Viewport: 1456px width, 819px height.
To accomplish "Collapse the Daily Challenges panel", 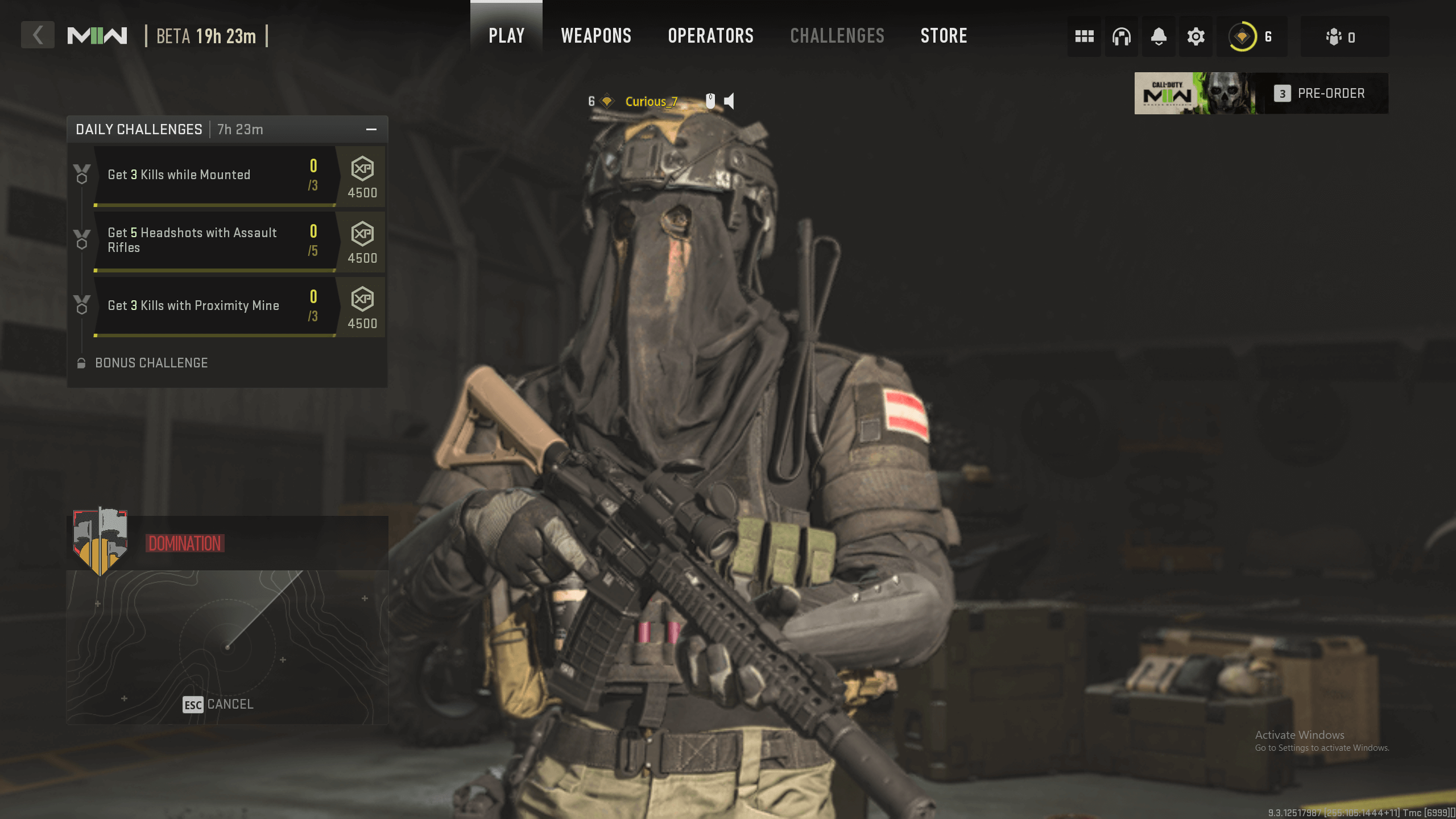I will (371, 130).
